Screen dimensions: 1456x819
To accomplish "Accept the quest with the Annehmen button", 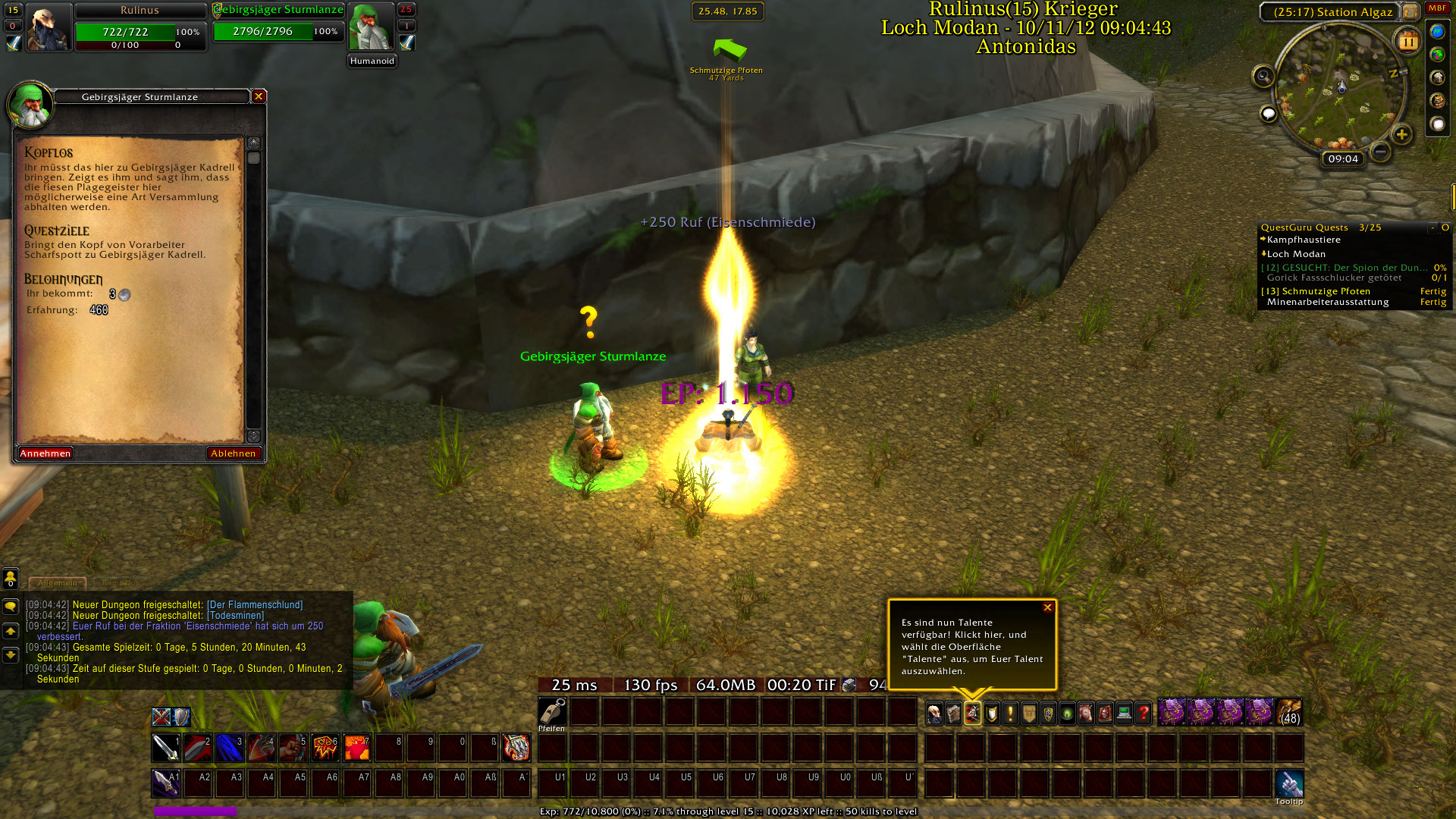I will pos(45,453).
